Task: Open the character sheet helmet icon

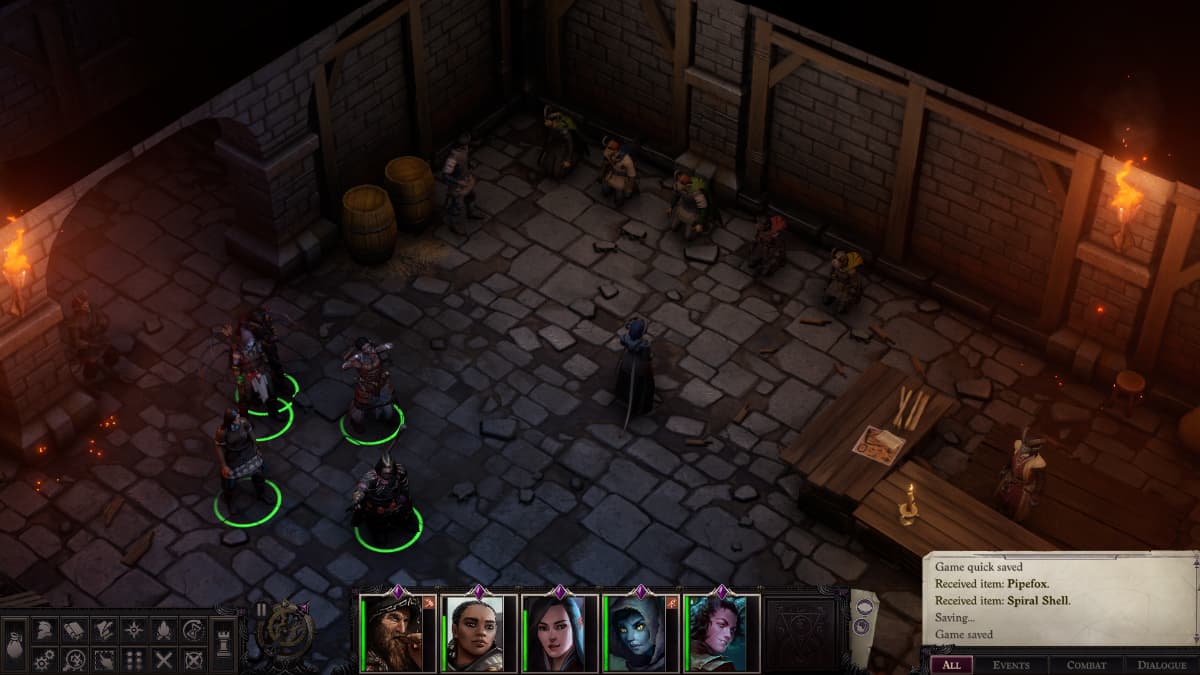Action: [44, 630]
